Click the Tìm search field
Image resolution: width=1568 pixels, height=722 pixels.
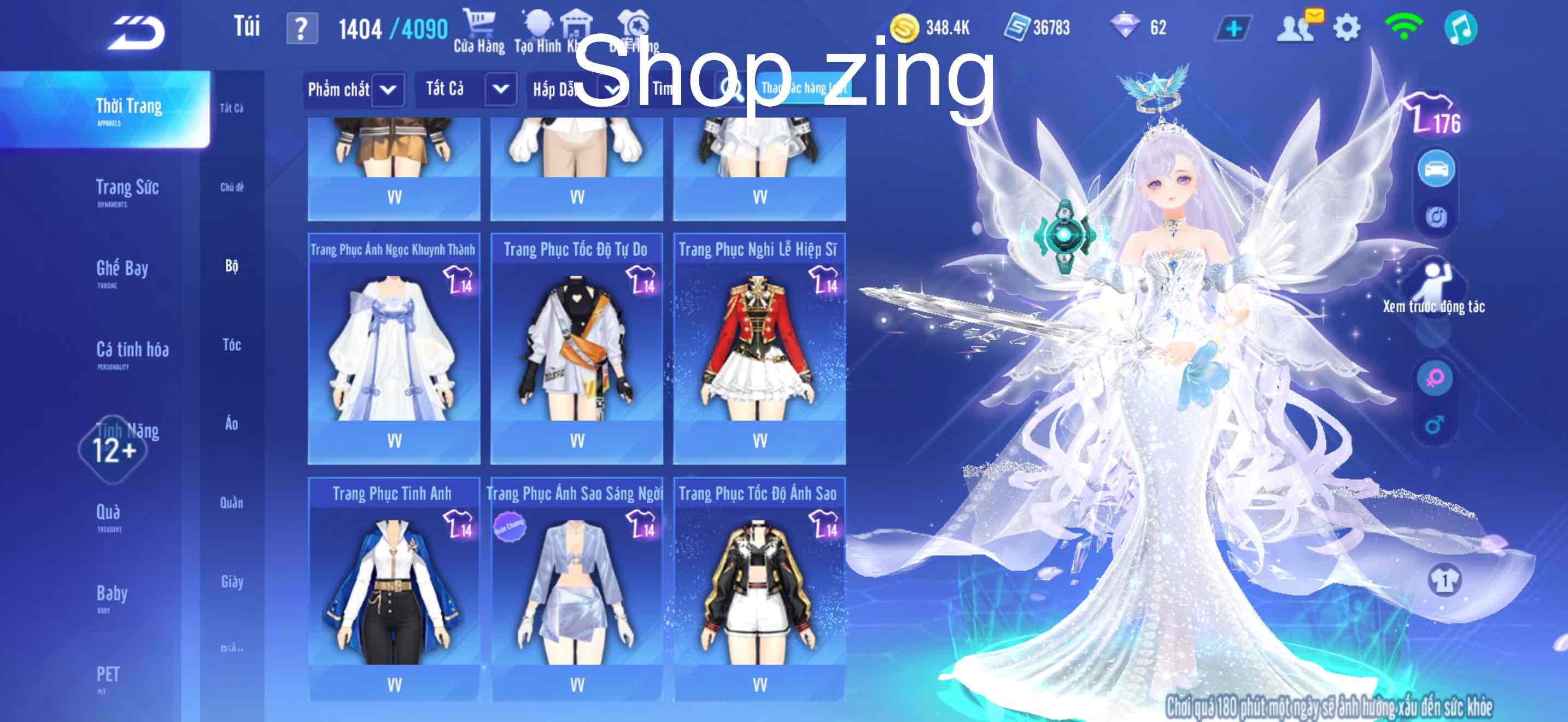(x=682, y=90)
